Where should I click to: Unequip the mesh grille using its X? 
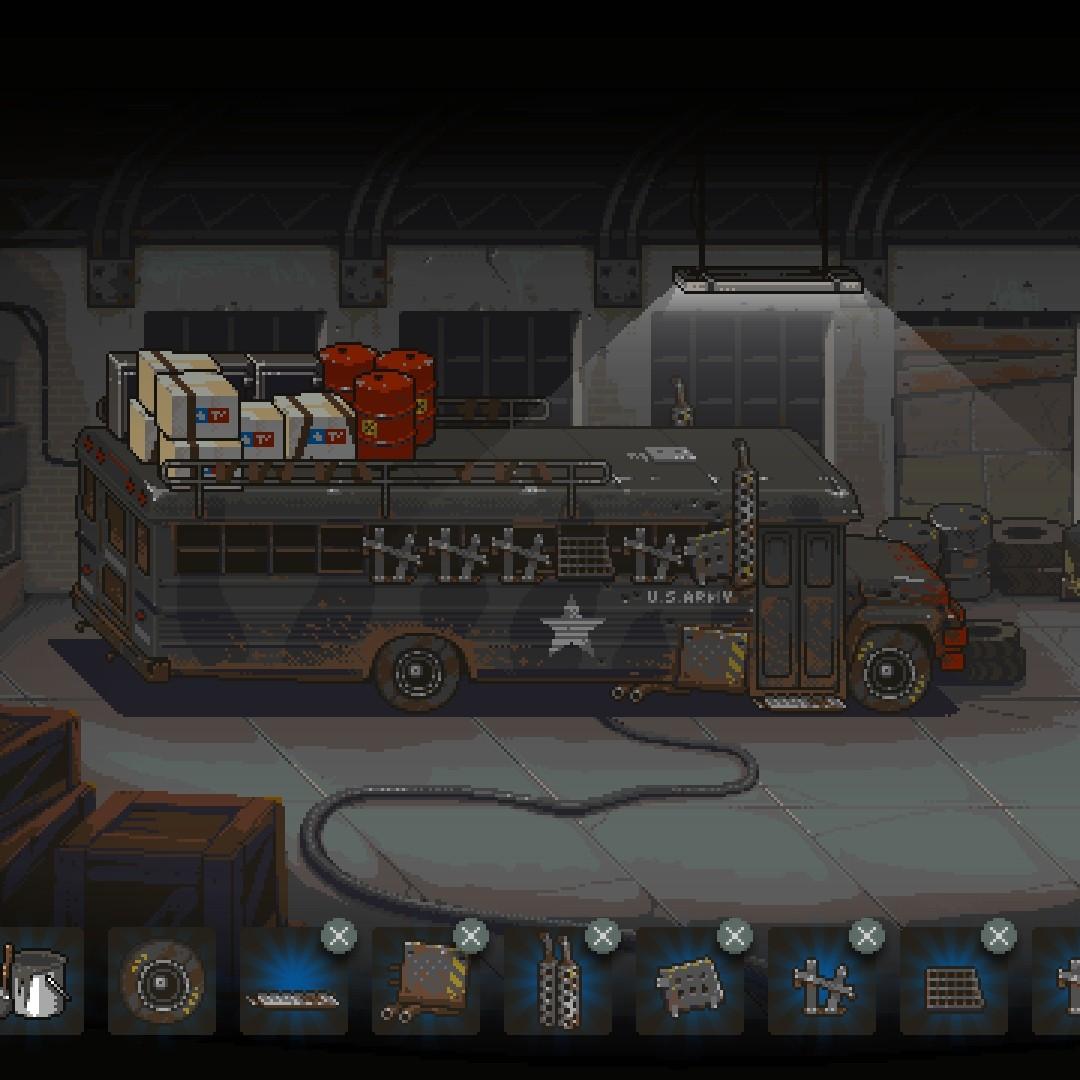click(998, 937)
